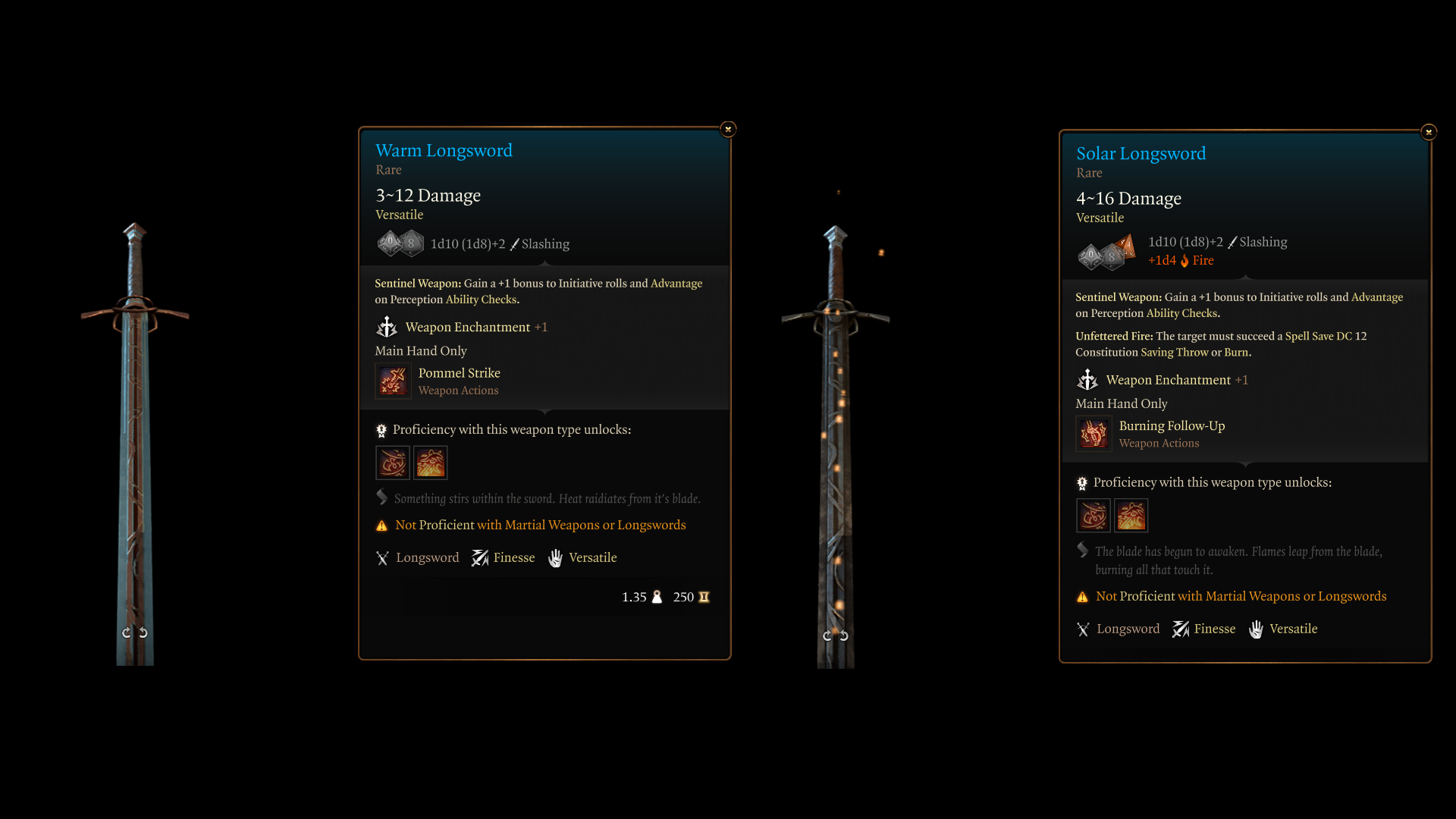Click the Lacerate icon in Solar Longsword tooltip
This screenshot has width=1456, height=819.
[x=1094, y=516]
